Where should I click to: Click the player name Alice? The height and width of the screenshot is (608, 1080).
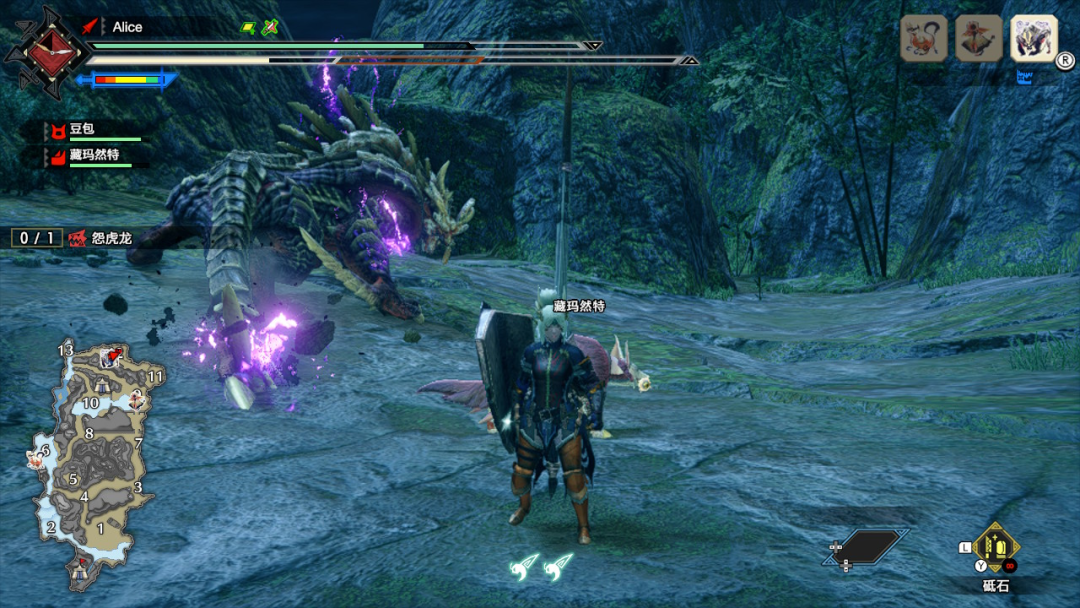[x=127, y=27]
